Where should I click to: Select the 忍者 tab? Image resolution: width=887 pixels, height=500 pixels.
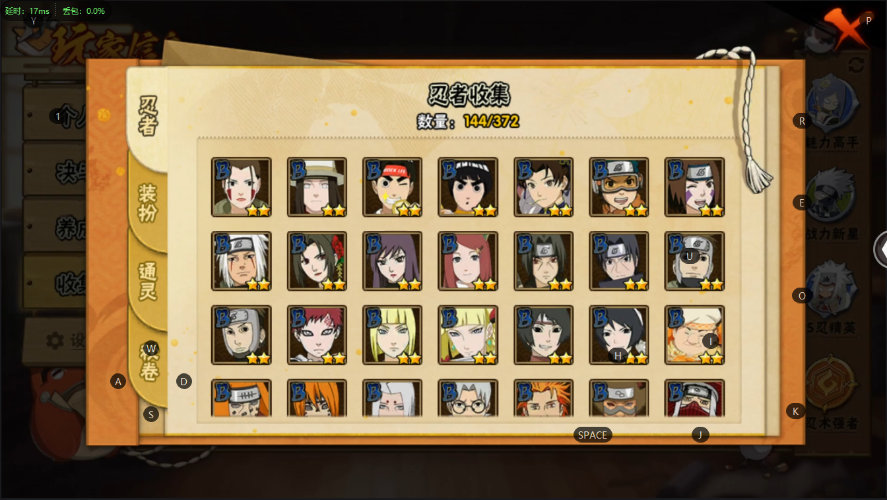(x=148, y=116)
